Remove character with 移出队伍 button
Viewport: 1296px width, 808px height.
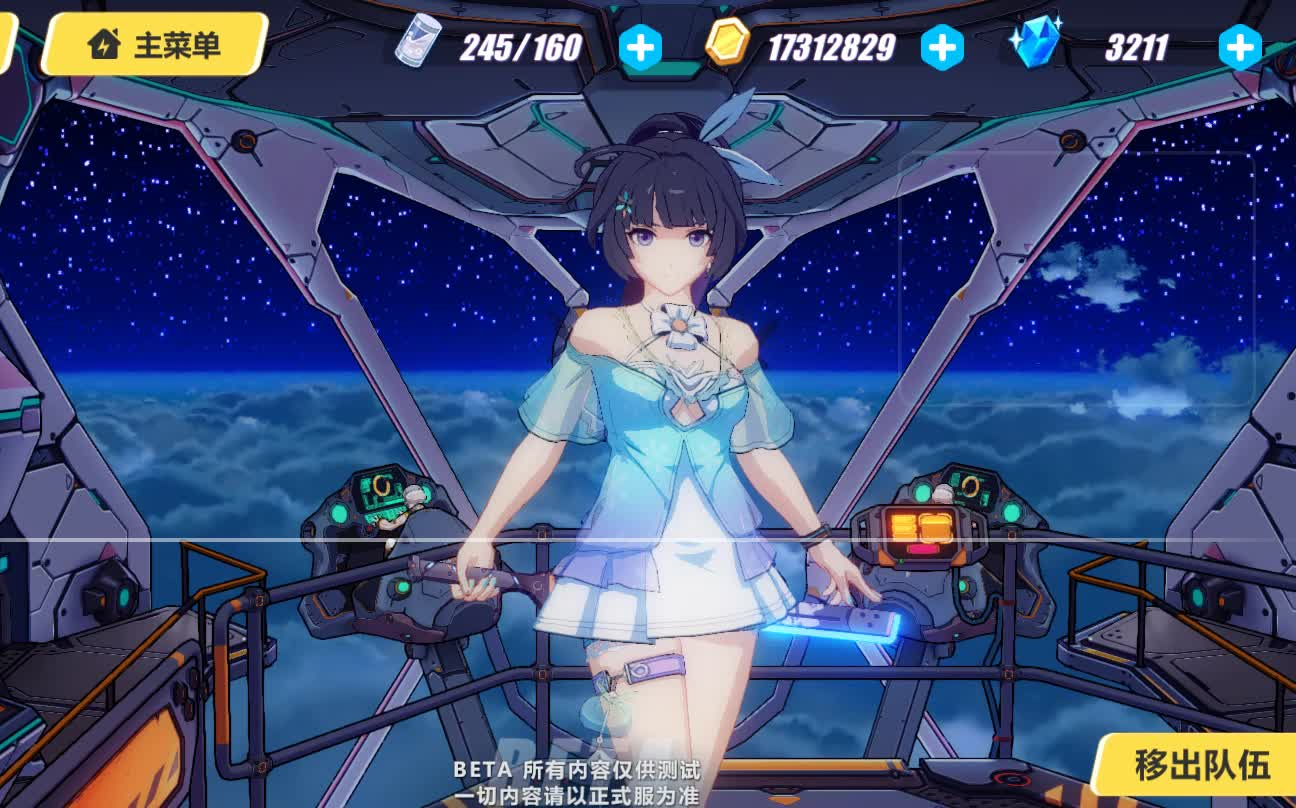tap(1200, 765)
